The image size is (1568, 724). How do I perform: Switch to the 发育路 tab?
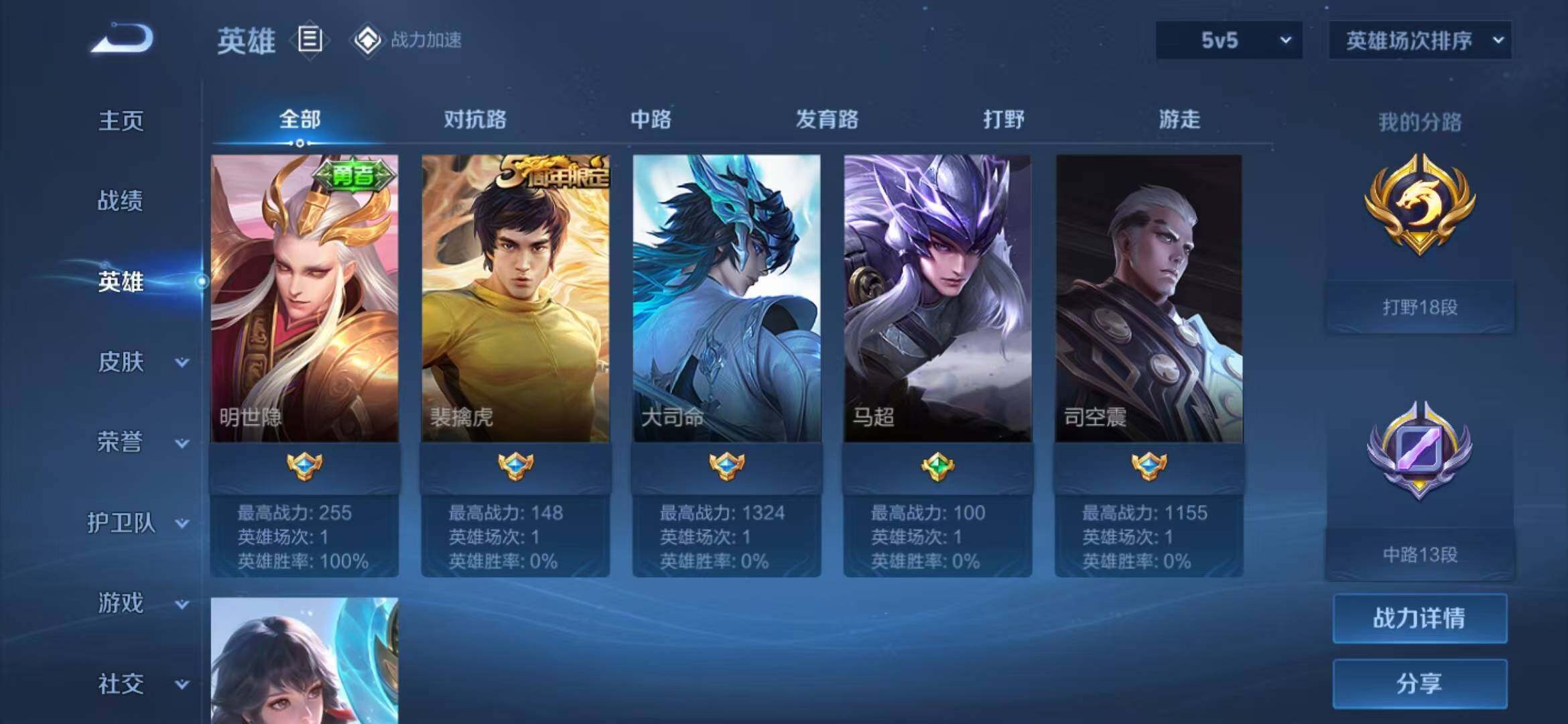(827, 120)
